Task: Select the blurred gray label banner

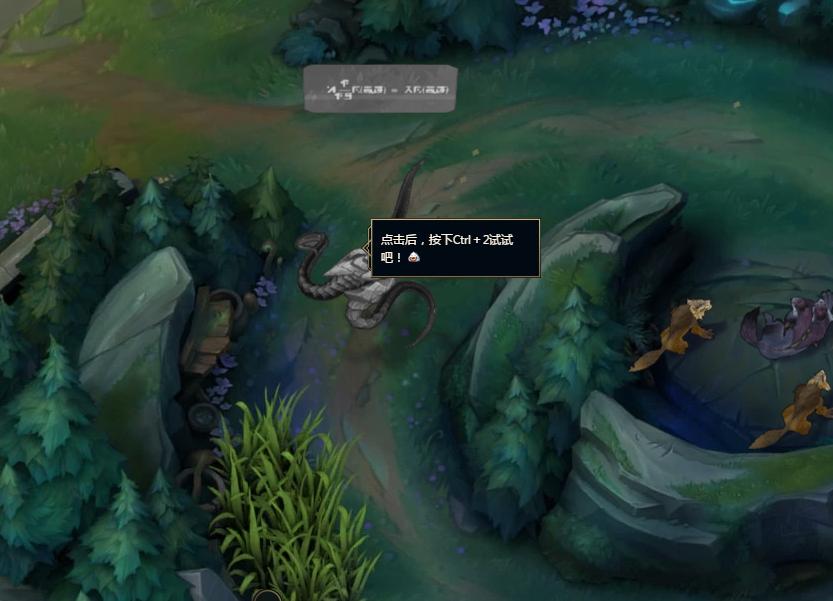Action: pos(380,89)
